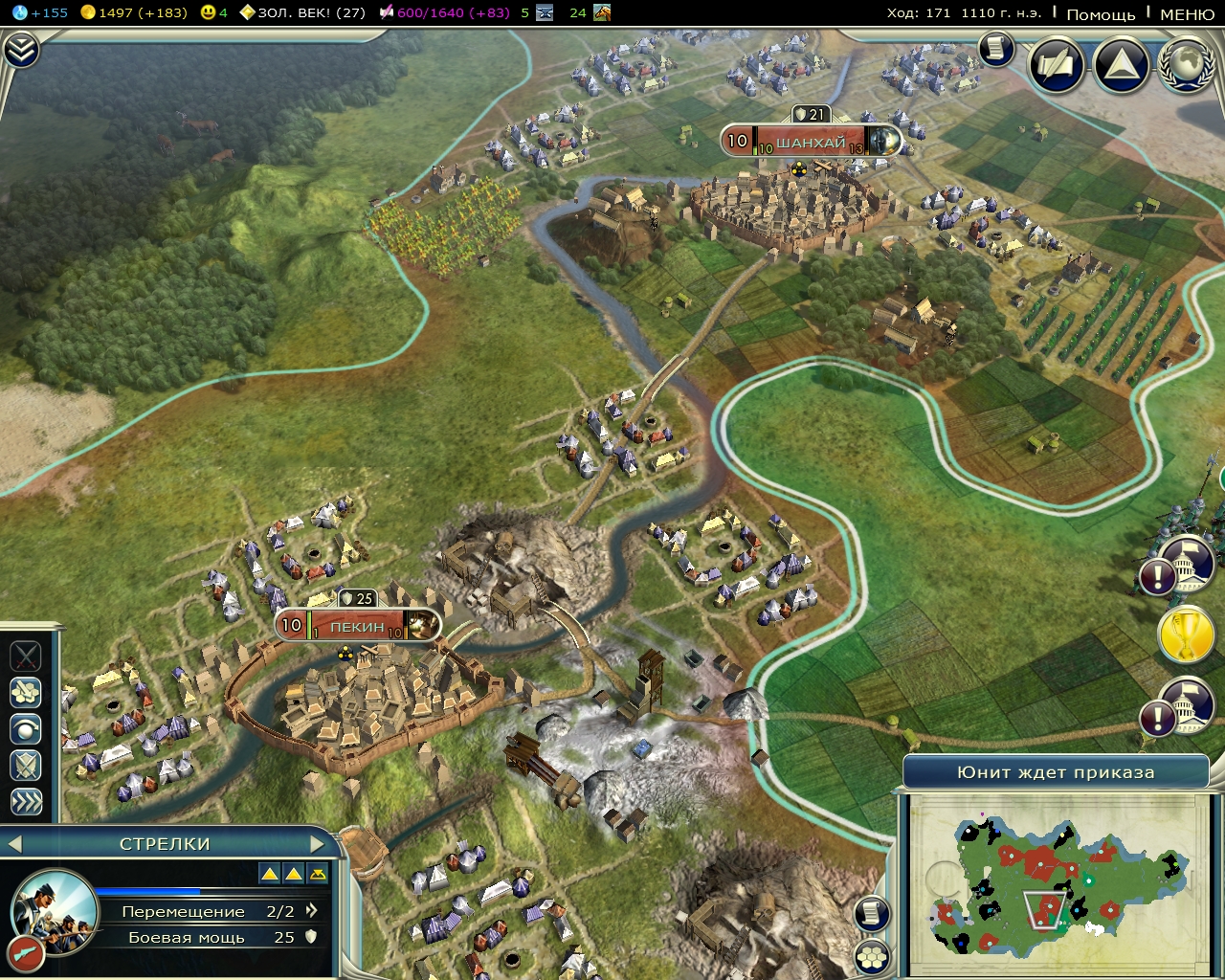
Task: Toggle strategic view with hex icon near minimap
Action: pyautogui.click(x=871, y=954)
